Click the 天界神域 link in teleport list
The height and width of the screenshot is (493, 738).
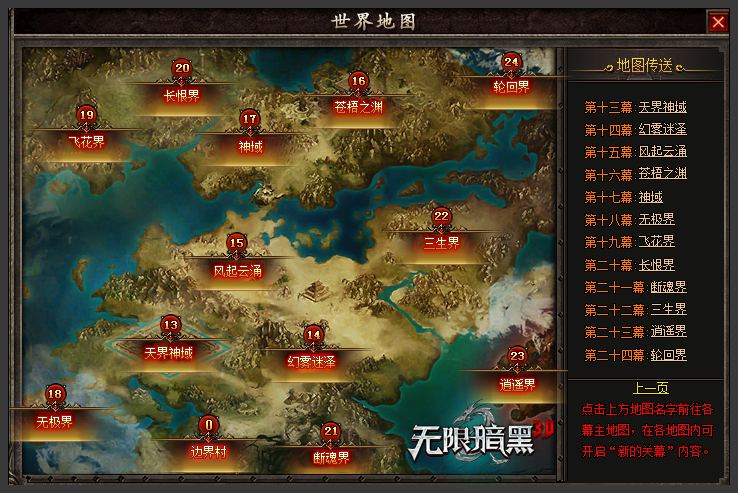pyautogui.click(x=662, y=107)
